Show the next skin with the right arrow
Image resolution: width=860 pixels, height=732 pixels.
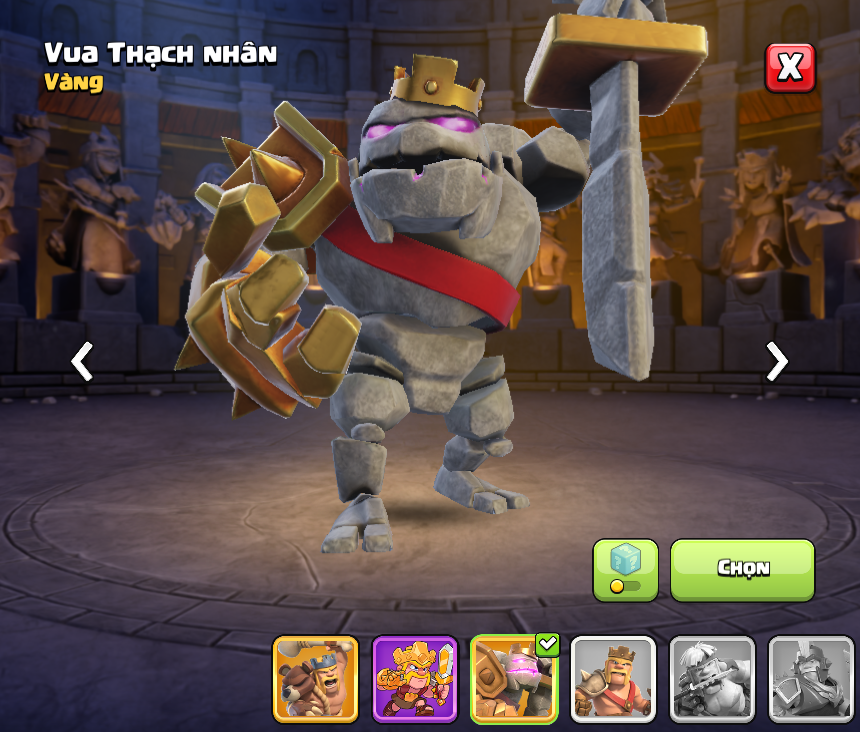776,361
